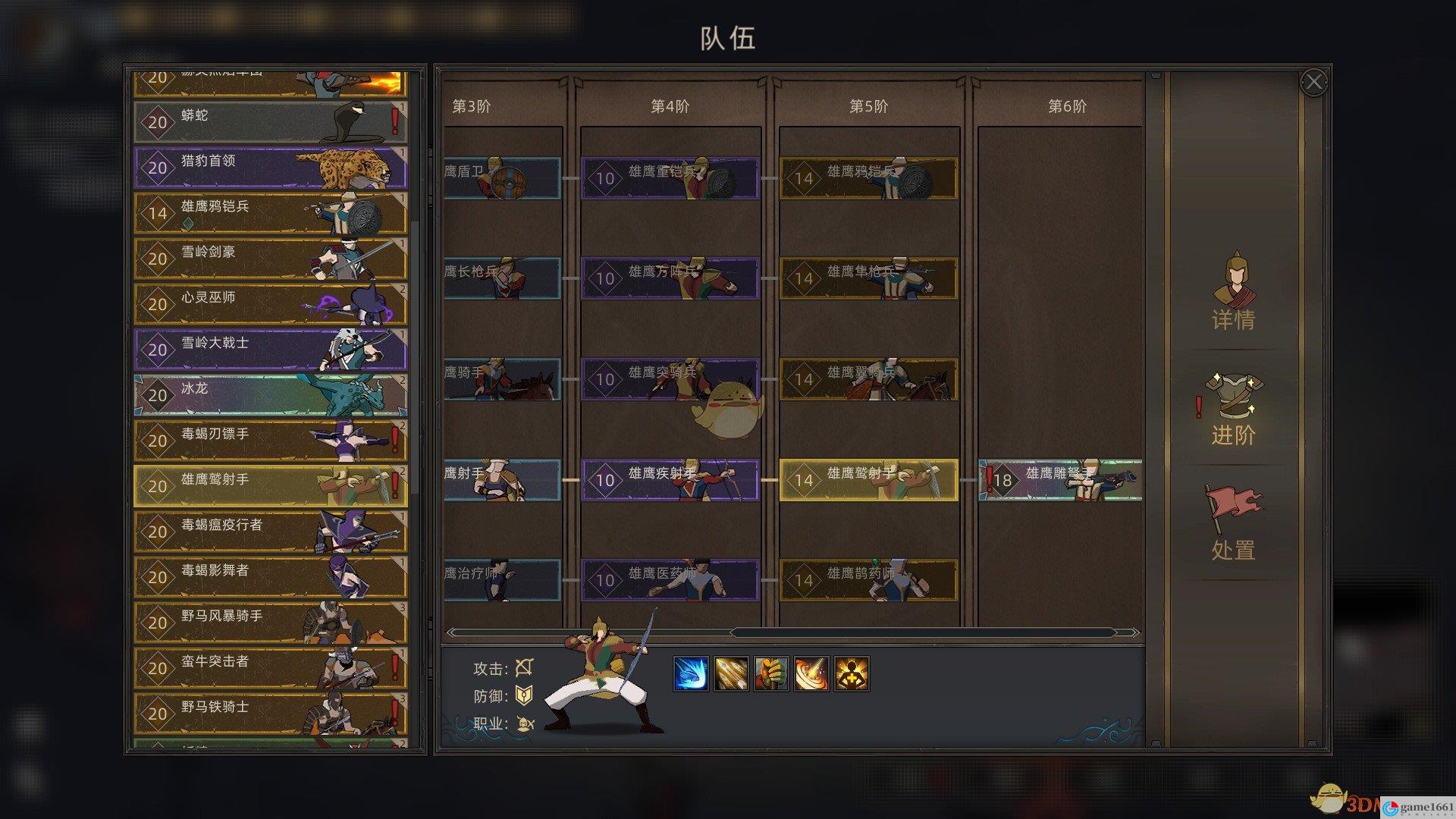Select 毒蝎瘟疫行者 in the roster

click(x=270, y=532)
